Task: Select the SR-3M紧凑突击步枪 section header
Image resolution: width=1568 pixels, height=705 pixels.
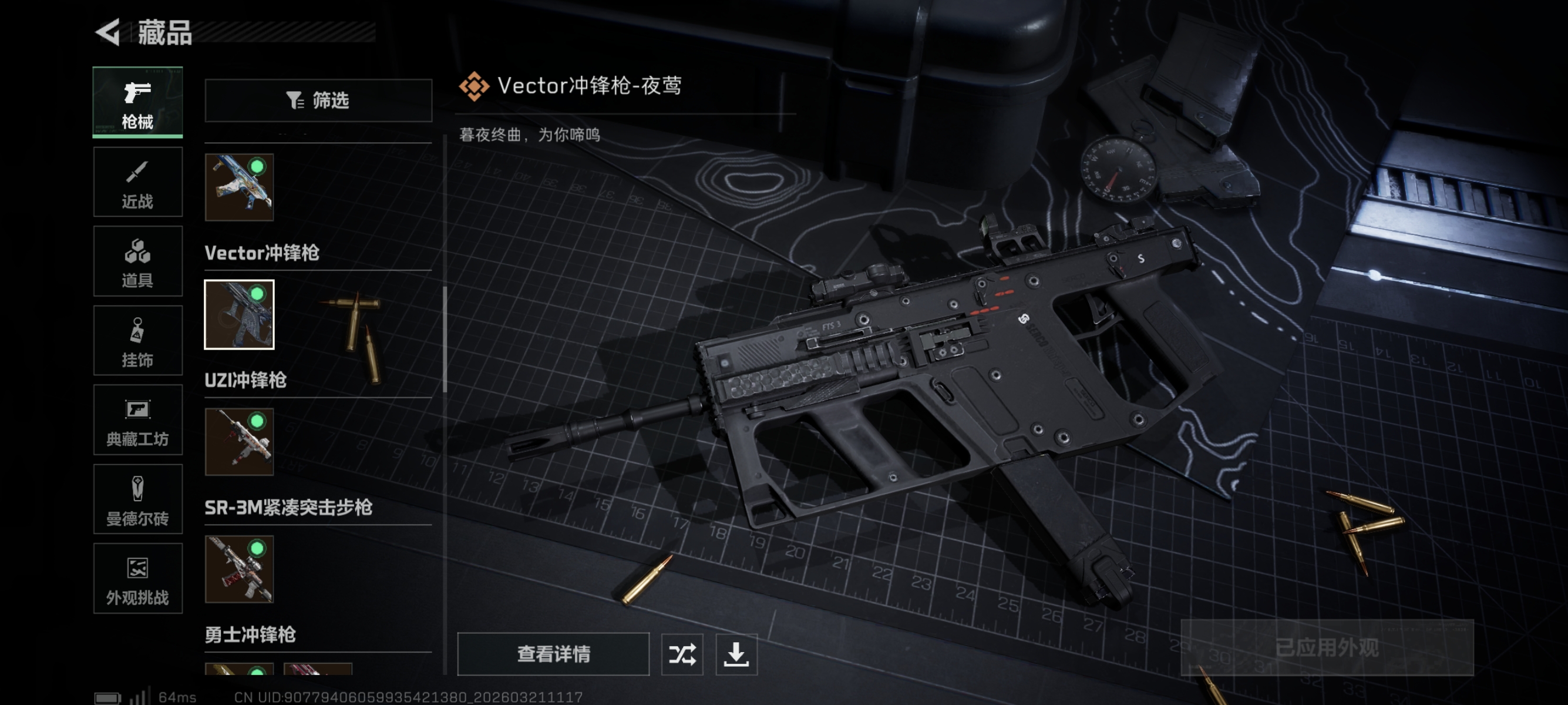Action: pos(289,506)
